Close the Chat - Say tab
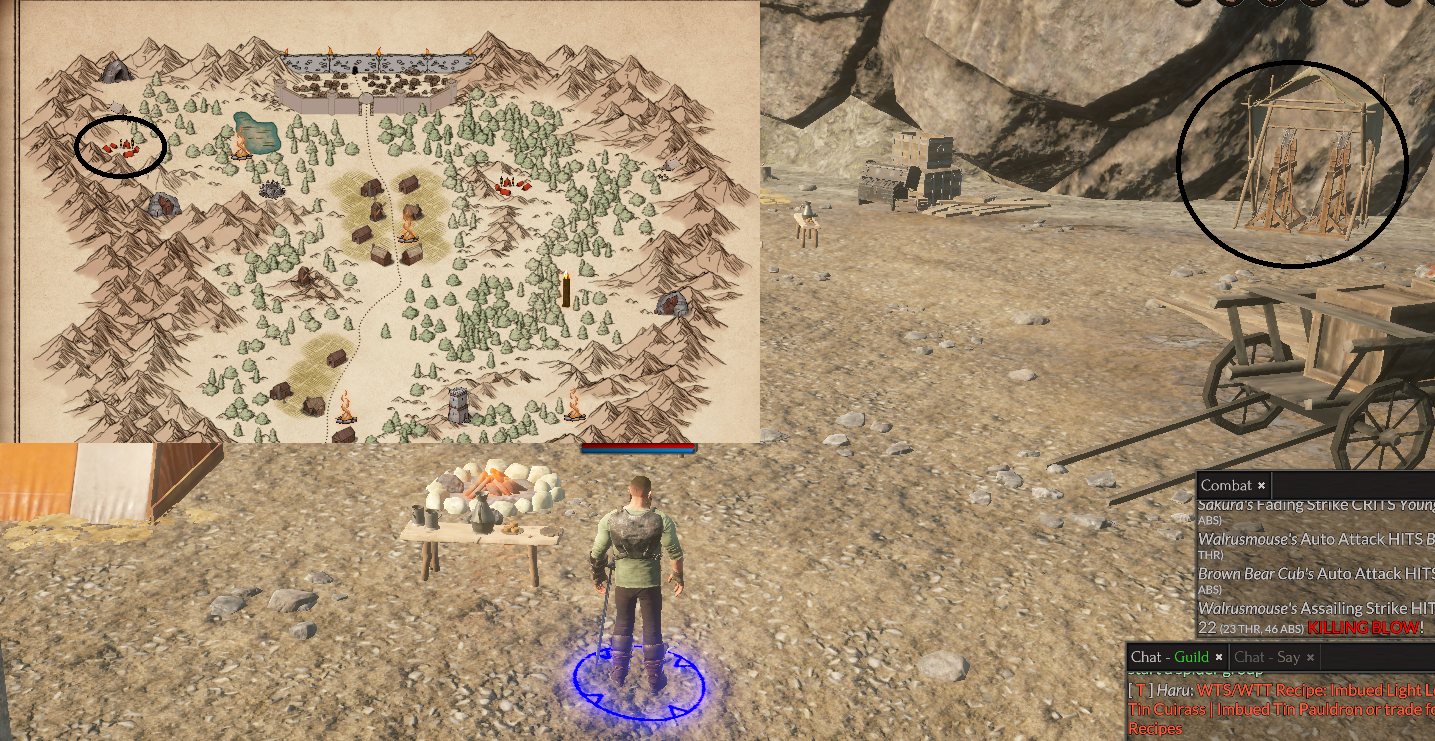Viewport: 1435px width, 741px height. 1310,657
